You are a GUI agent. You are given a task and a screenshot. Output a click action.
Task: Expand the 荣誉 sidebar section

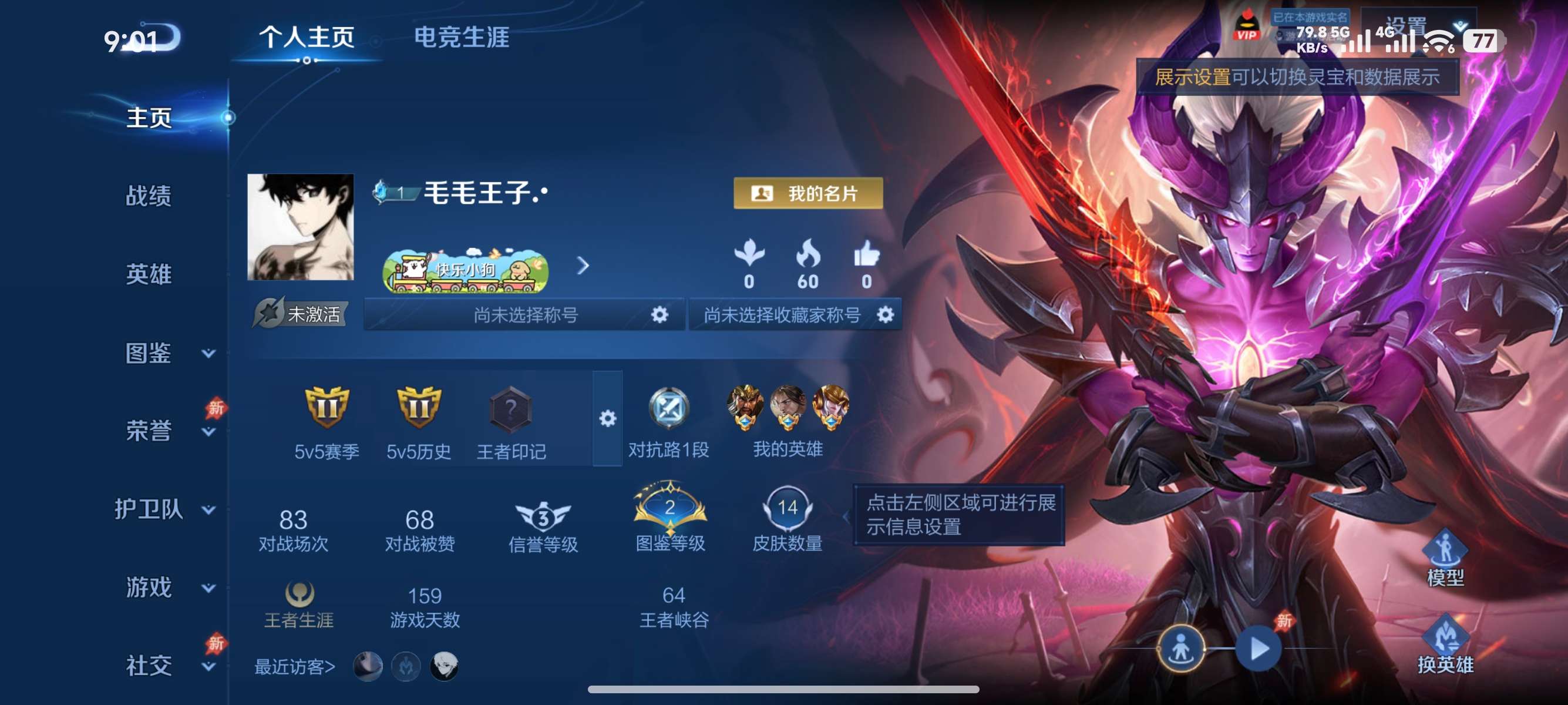click(150, 430)
